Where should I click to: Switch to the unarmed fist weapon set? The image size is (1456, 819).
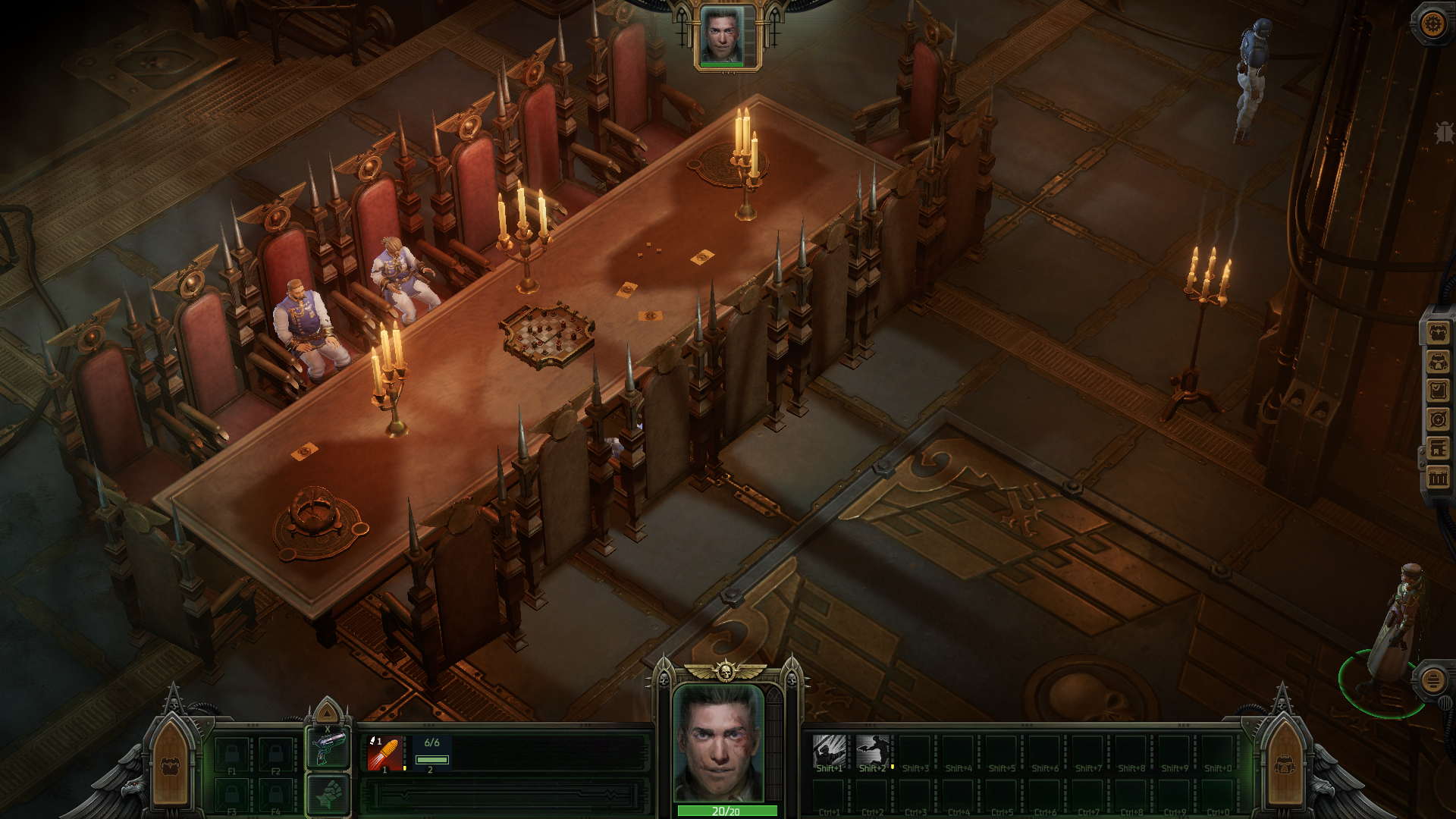point(328,795)
